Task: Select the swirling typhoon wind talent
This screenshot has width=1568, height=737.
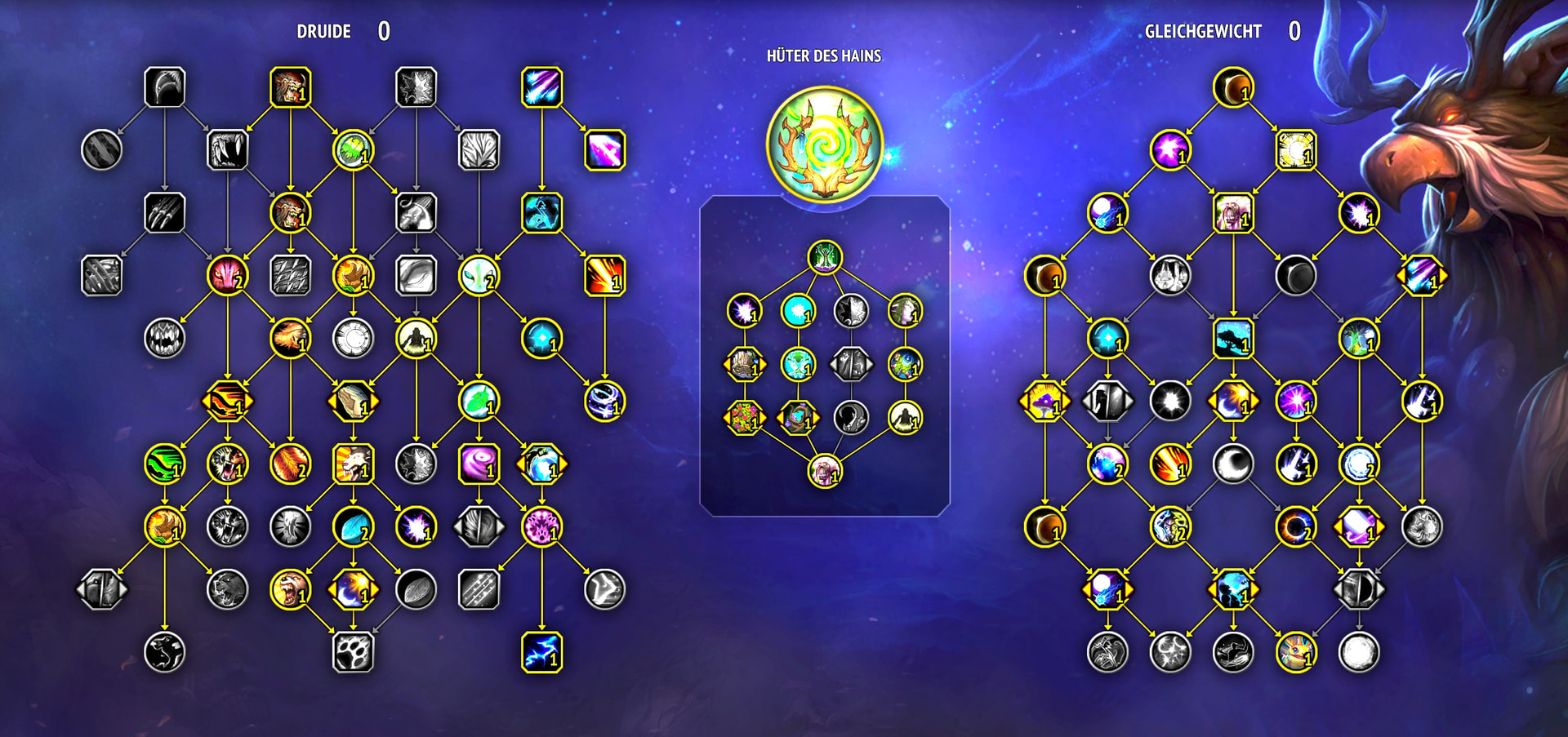Action: click(604, 401)
